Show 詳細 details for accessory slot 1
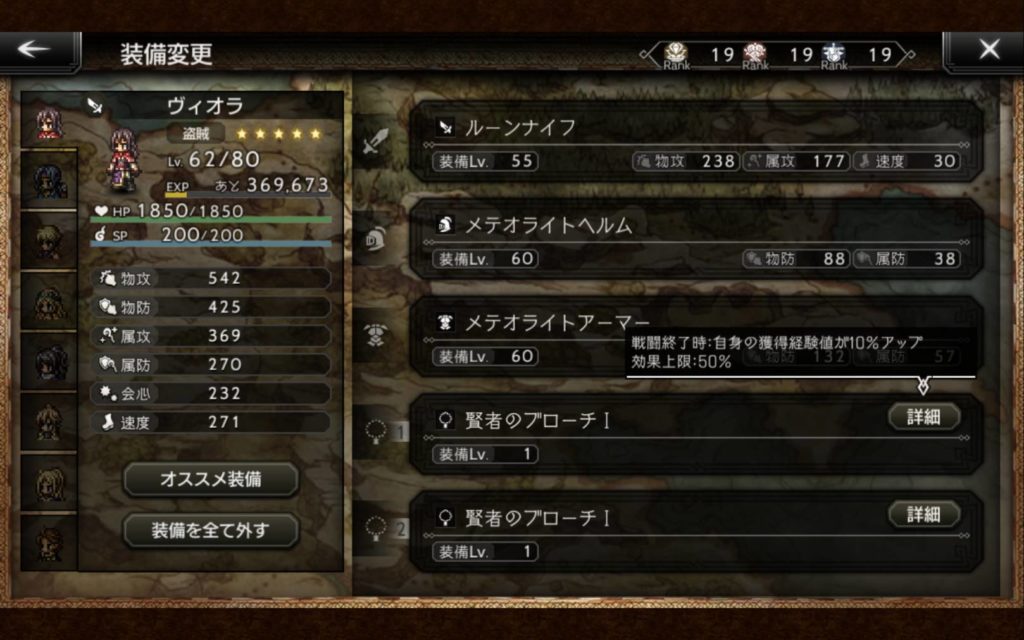The height and width of the screenshot is (640, 1024). click(924, 417)
